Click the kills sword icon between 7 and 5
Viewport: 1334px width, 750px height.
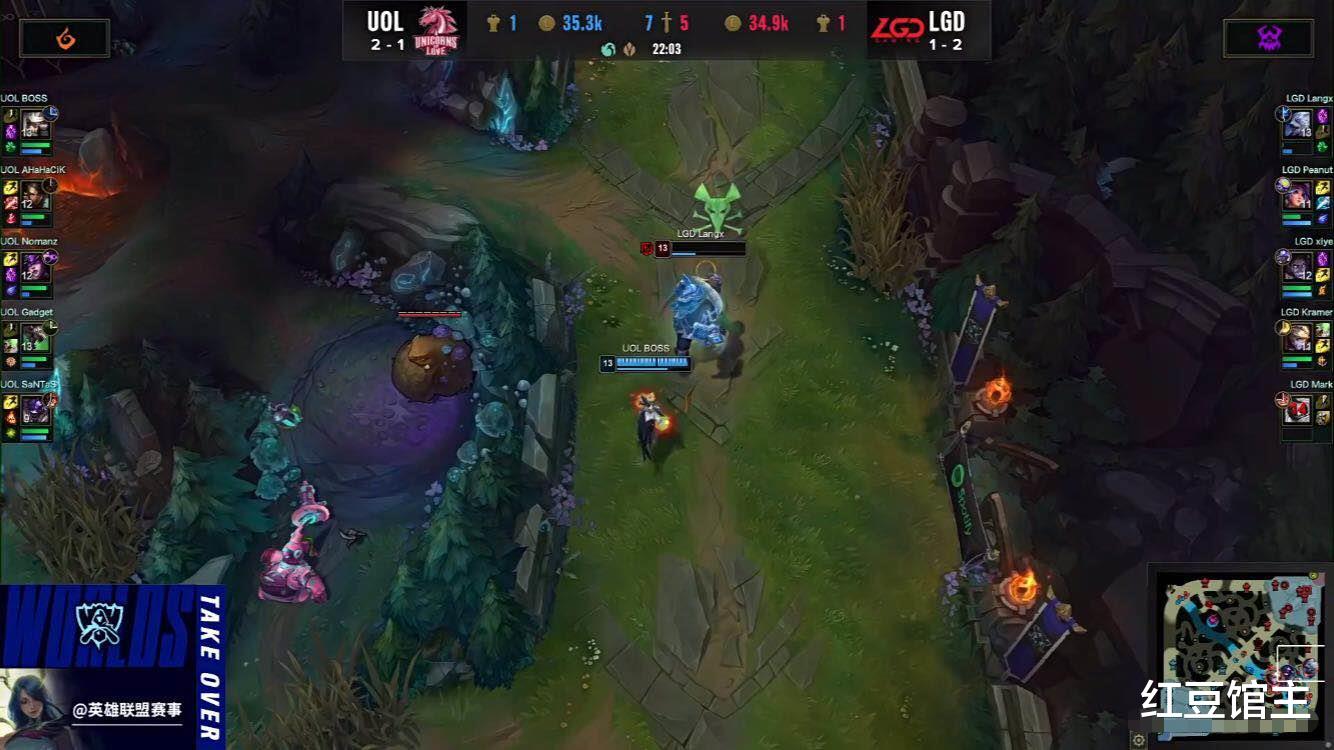[x=666, y=23]
